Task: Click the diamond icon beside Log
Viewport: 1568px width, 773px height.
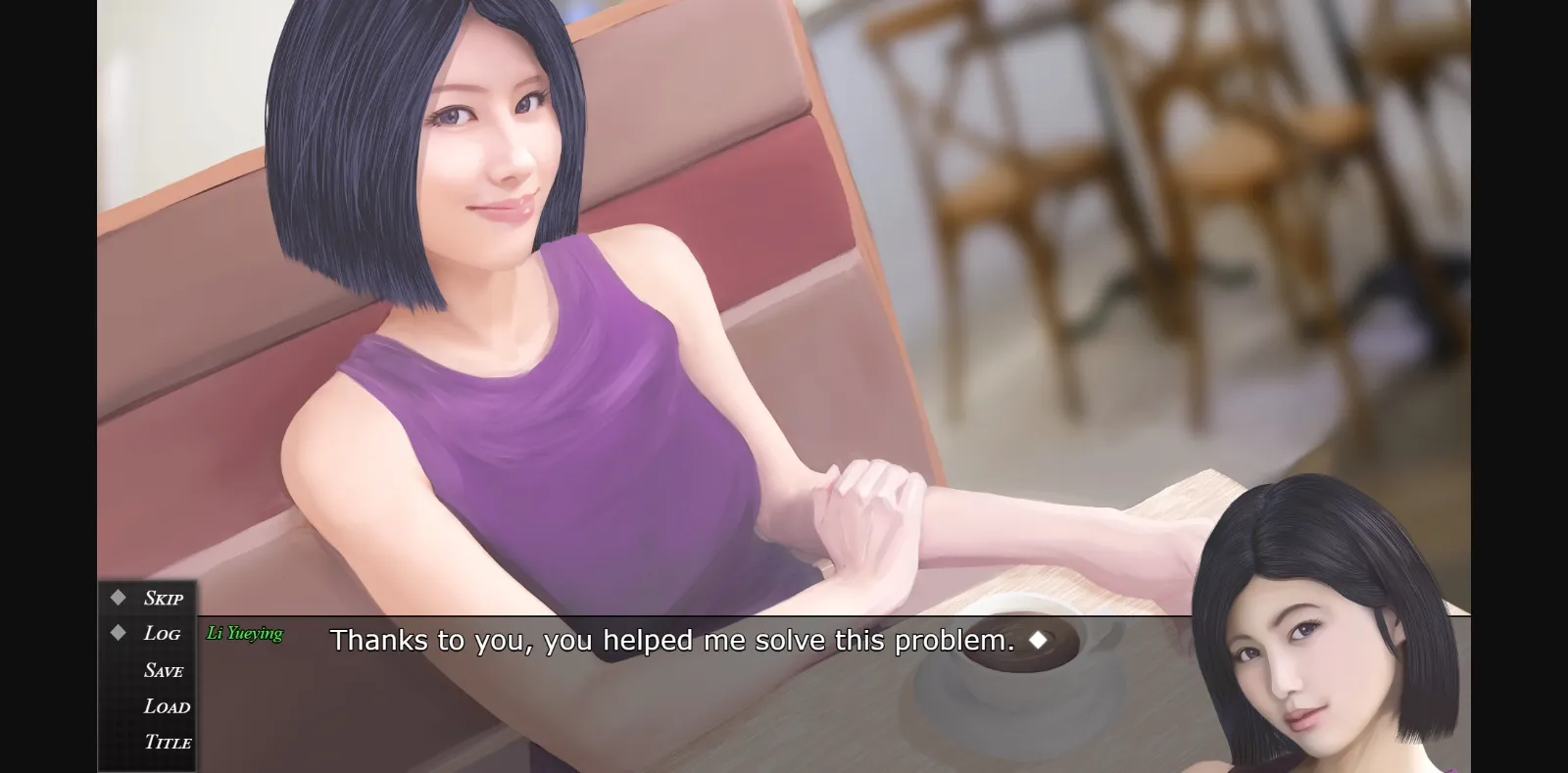Action: (118, 633)
